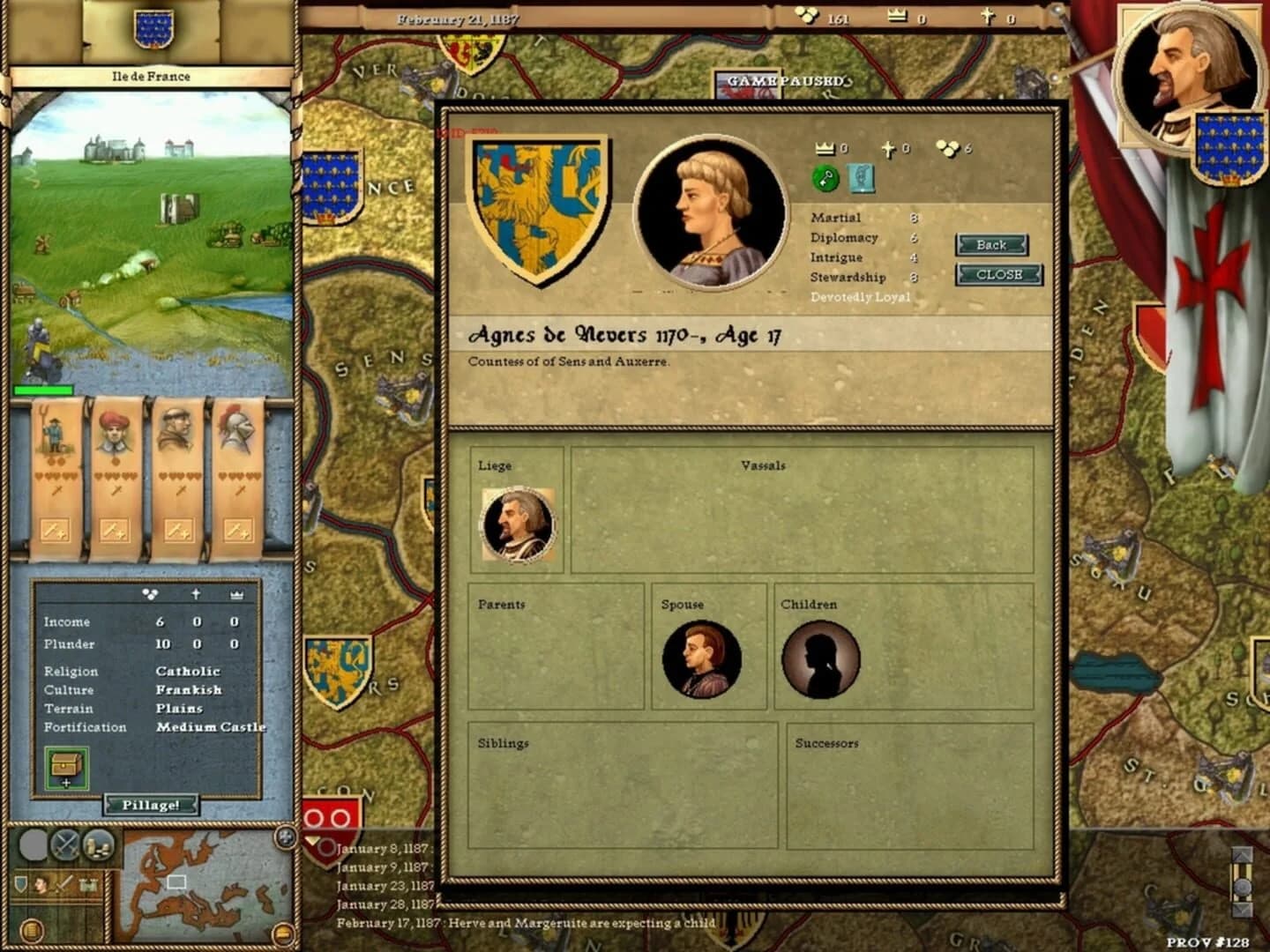Open the golden scroll ledger icon bottom-left
This screenshot has height=952, width=1270.
click(x=31, y=930)
